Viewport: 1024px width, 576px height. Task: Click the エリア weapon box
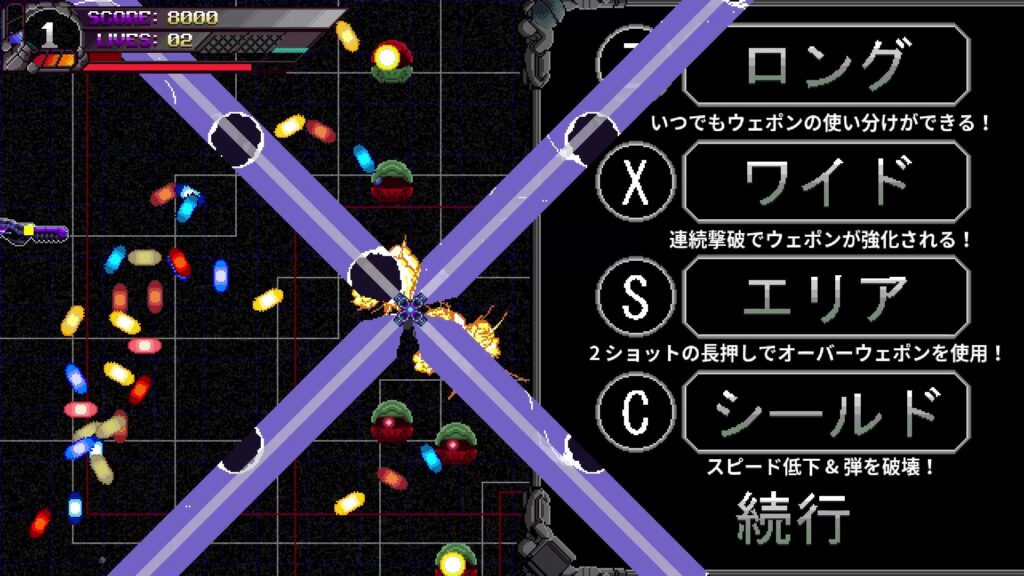coord(826,297)
